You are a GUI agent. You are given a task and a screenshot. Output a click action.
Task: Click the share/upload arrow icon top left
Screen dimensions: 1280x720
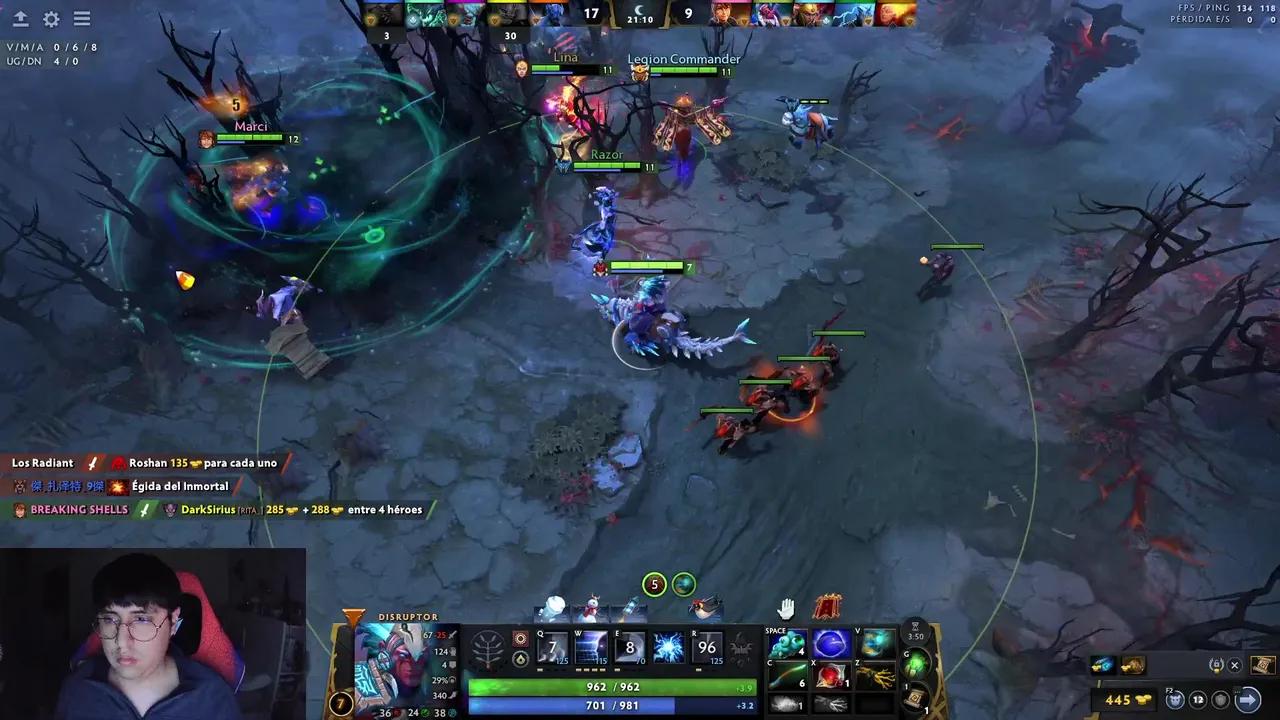click(x=20, y=19)
